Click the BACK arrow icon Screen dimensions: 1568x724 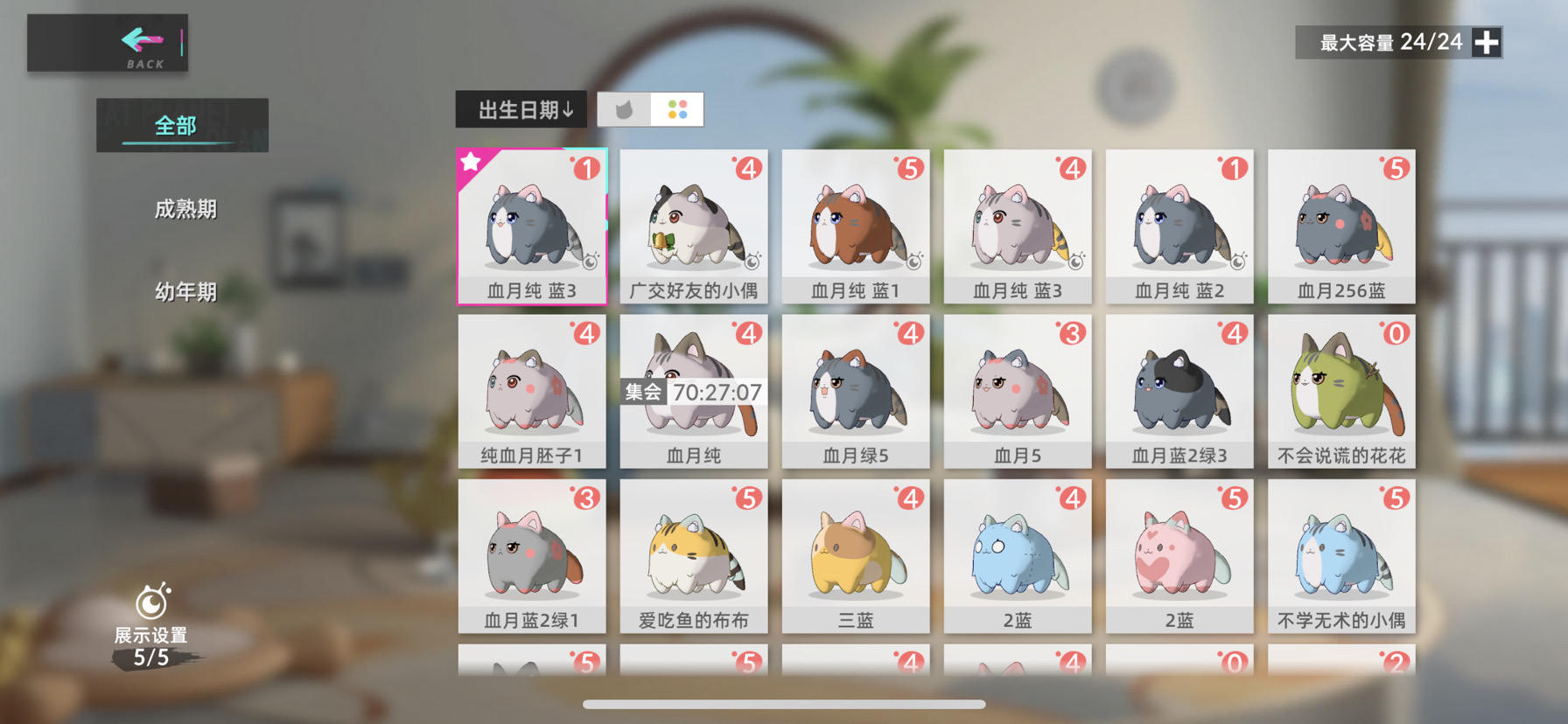click(x=140, y=41)
